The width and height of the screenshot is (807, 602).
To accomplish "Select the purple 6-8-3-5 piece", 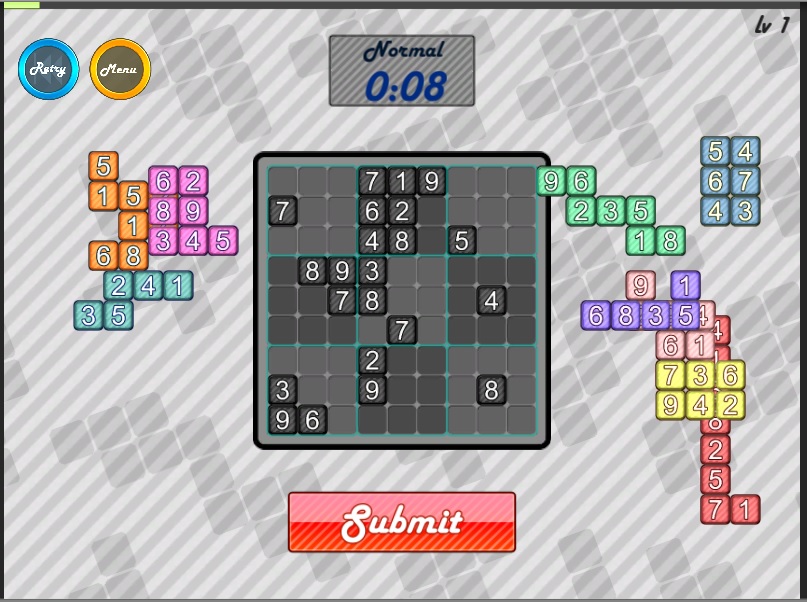I will (x=626, y=316).
